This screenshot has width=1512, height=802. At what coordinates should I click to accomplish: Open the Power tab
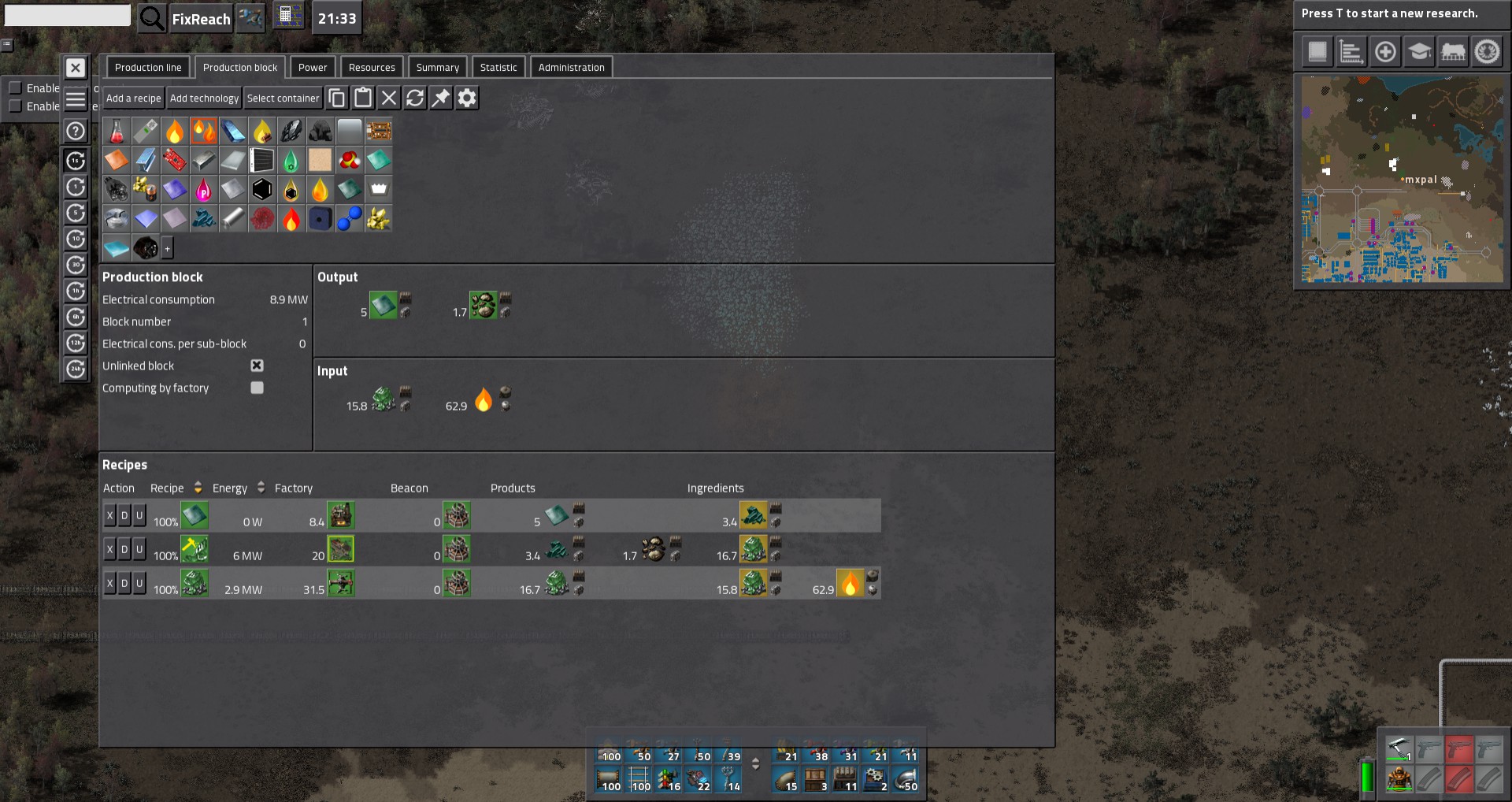click(x=313, y=68)
